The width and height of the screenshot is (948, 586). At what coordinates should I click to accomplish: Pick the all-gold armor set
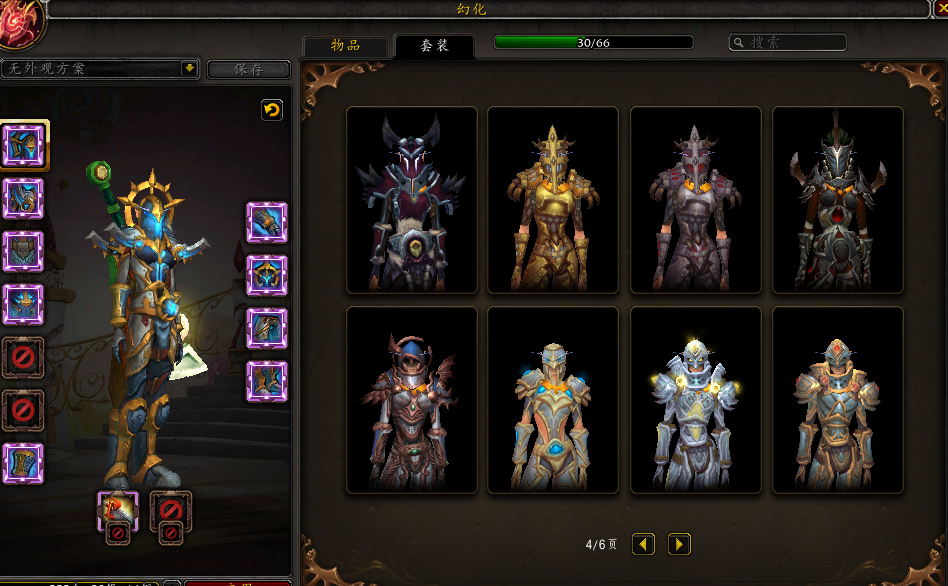point(553,200)
